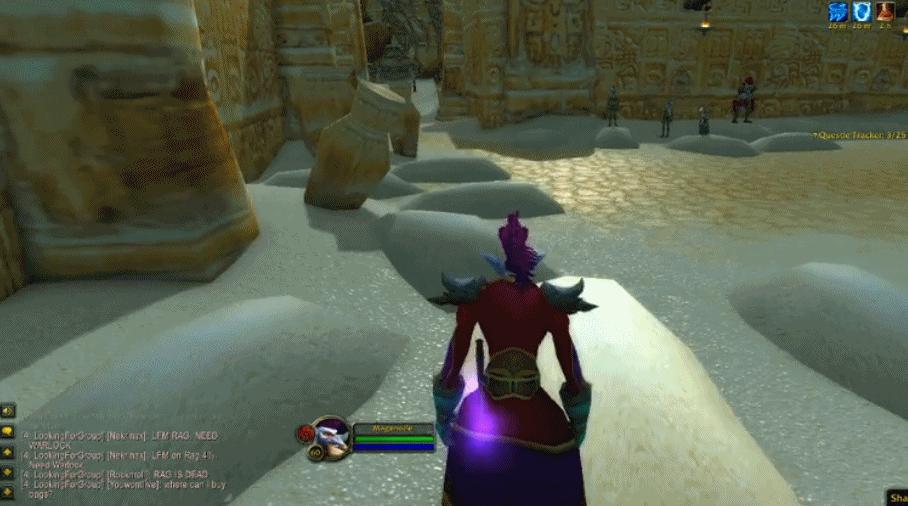Open the chat speech bubble menu
Image resolution: width=908 pixels, height=506 pixels.
tap(8, 431)
